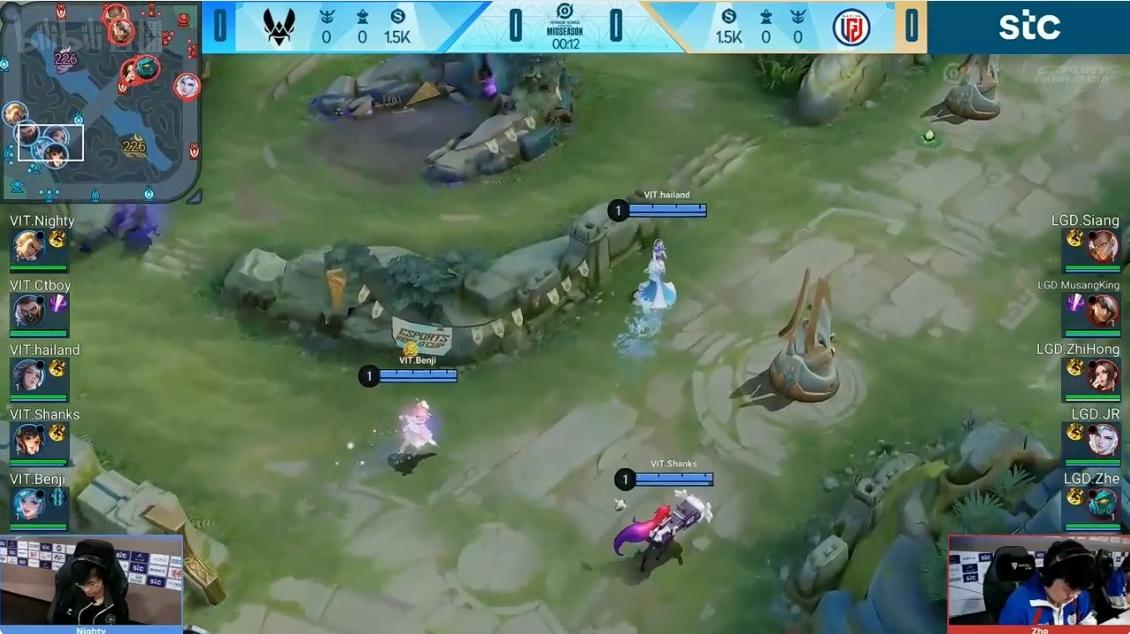Spectate LGD.Zhe via the portrait
The width and height of the screenshot is (1130, 634).
[1103, 504]
